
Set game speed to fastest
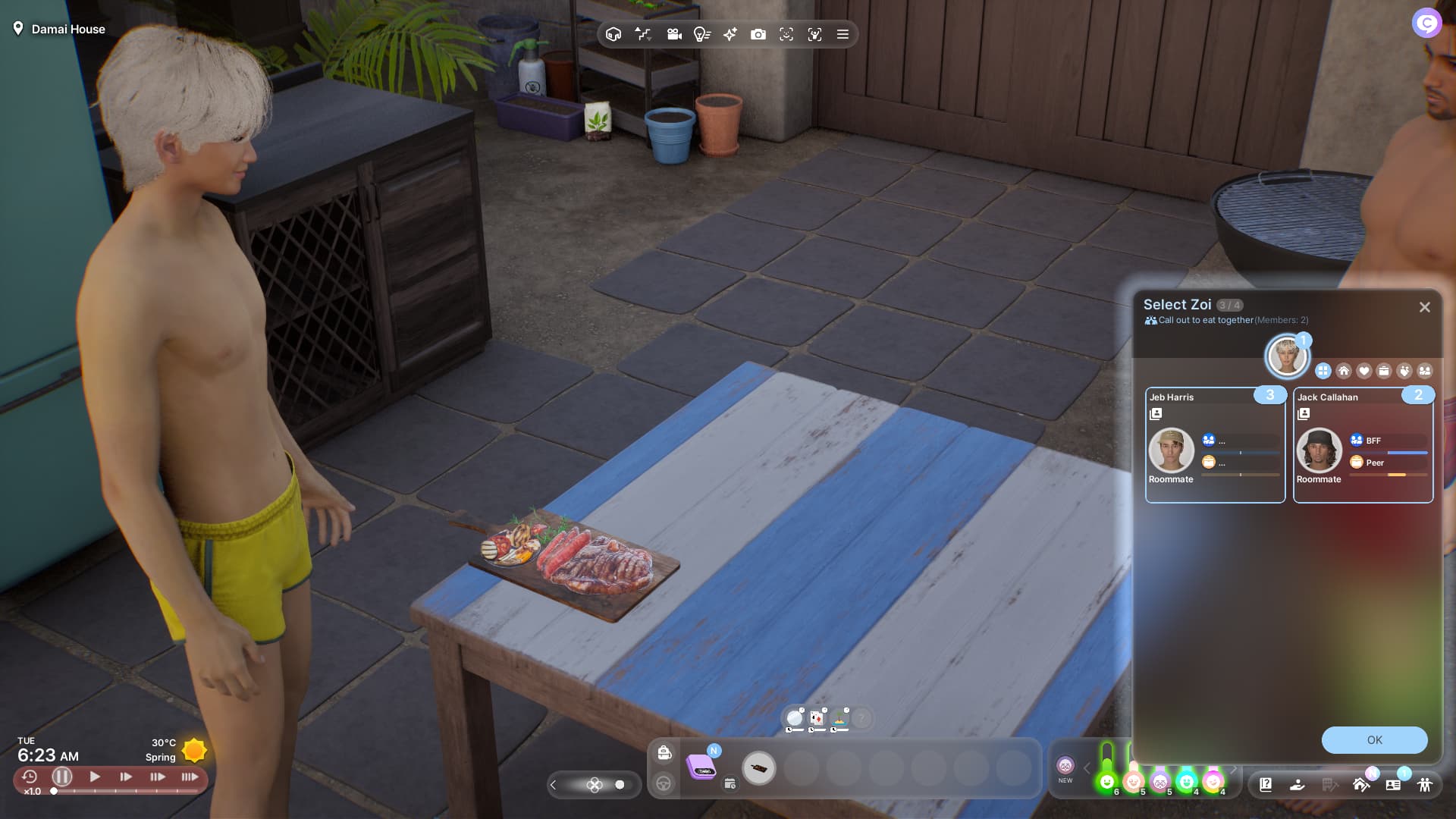190,777
